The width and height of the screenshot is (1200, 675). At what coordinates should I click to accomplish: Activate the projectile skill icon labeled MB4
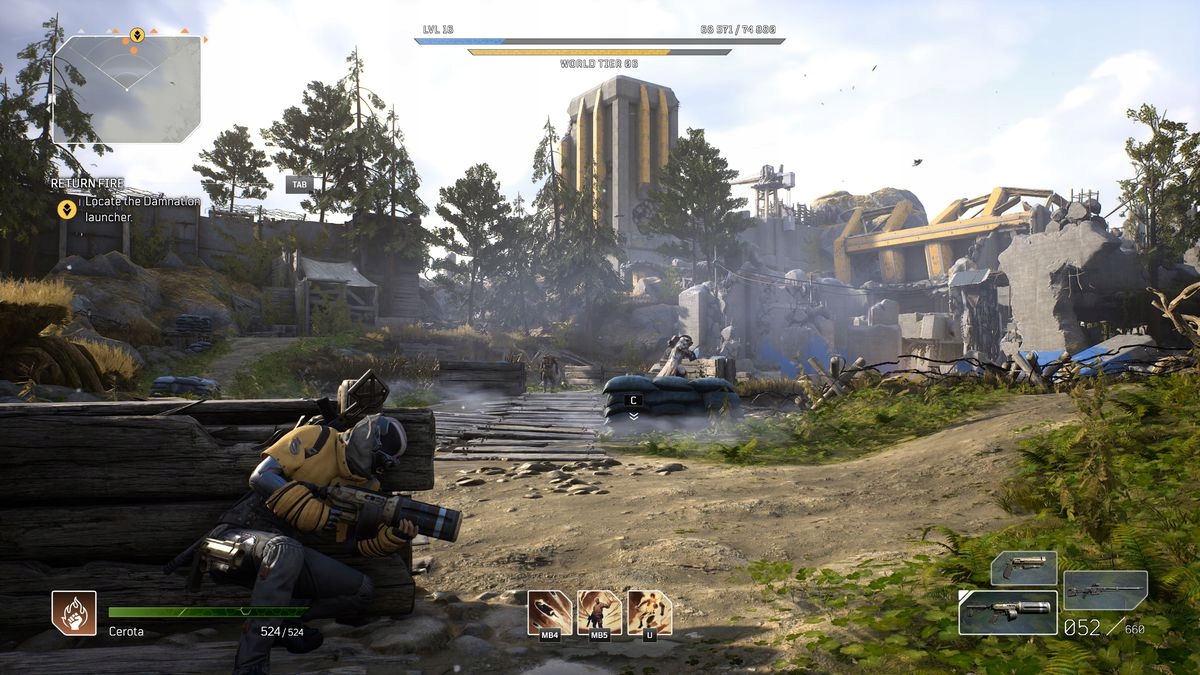click(x=550, y=611)
